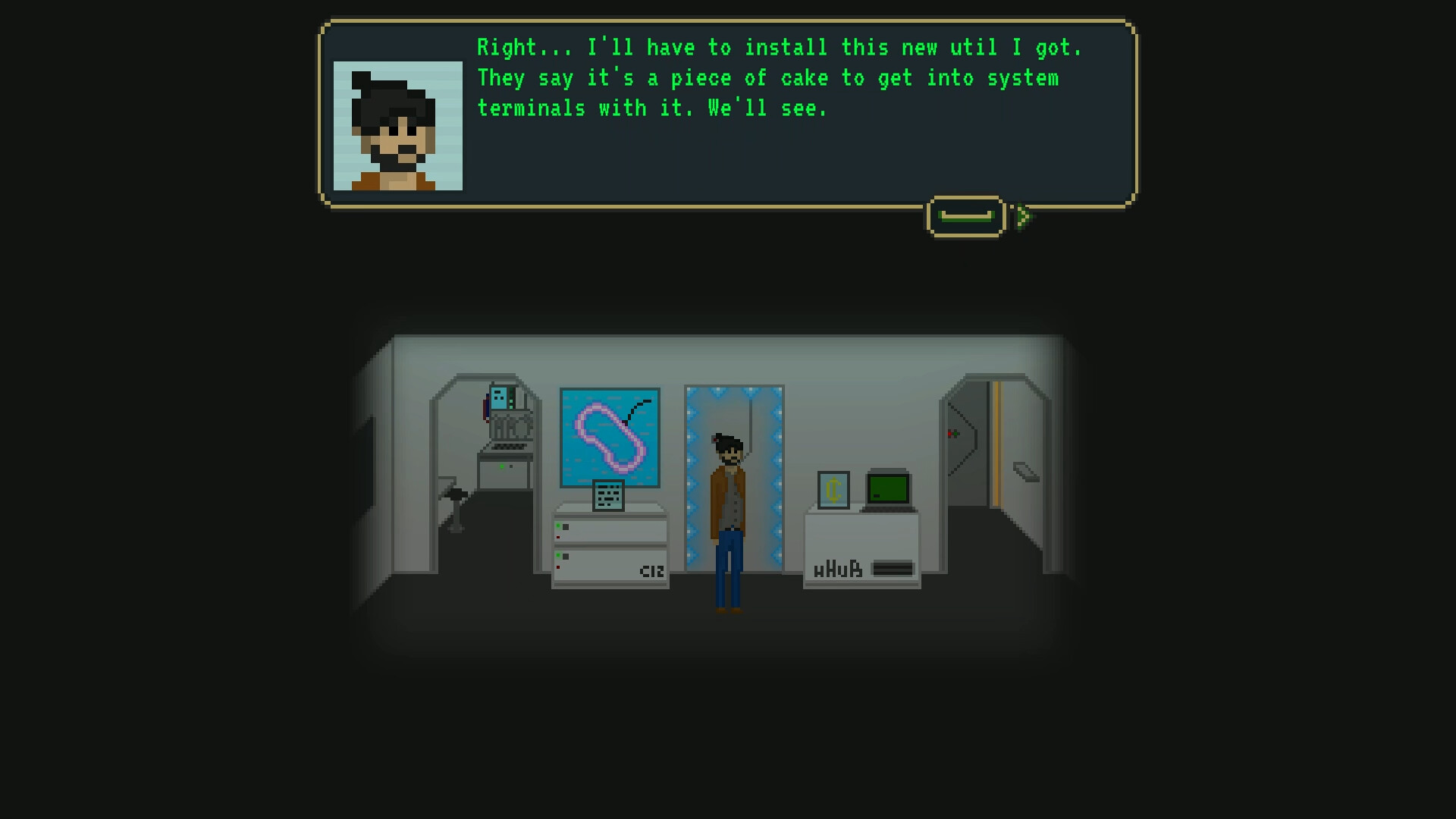The height and width of the screenshot is (819, 1456).
Task: Select the laptop on the uHuB desk
Action: [x=888, y=489]
